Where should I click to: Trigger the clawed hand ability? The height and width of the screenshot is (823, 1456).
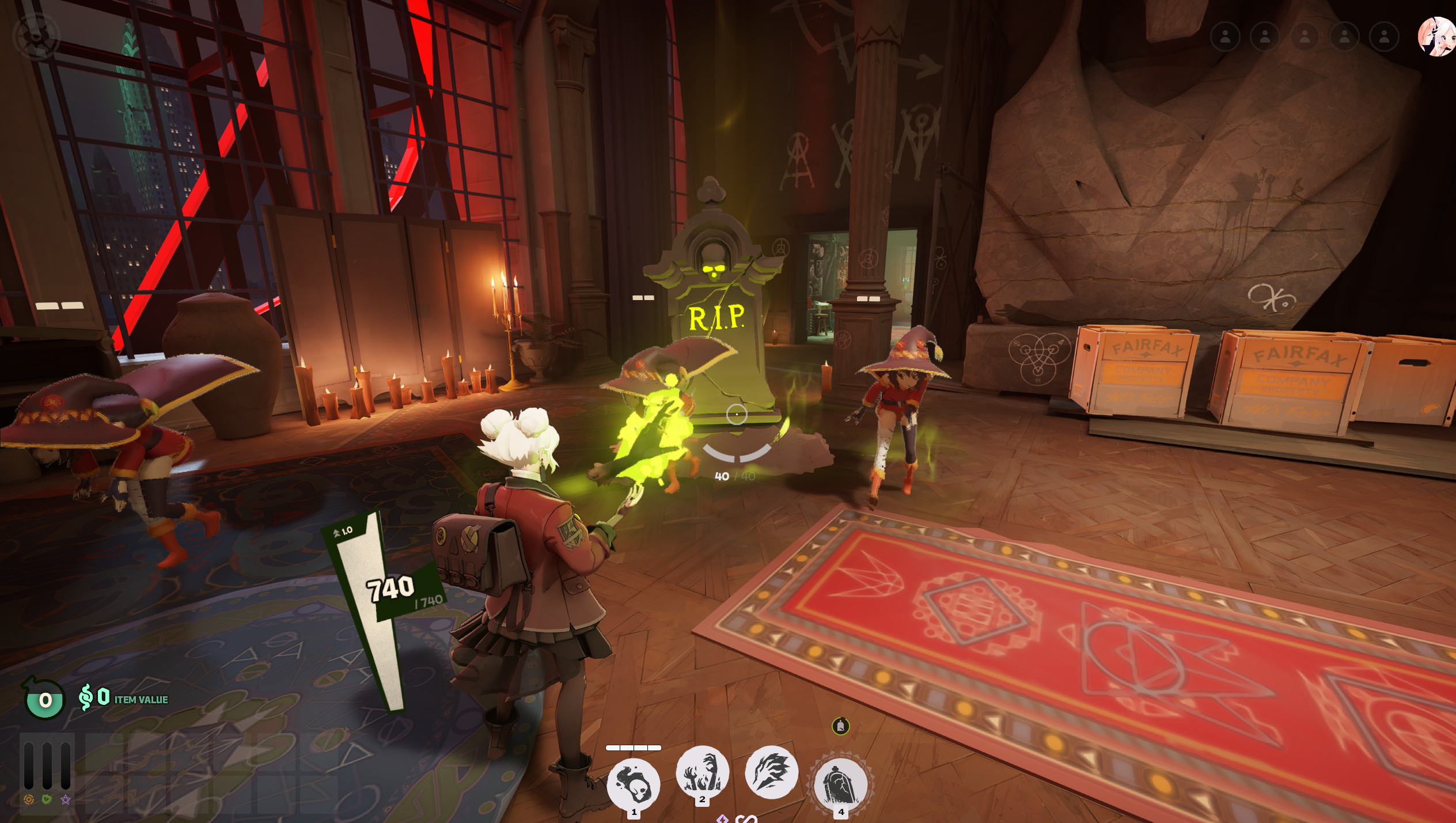(771, 772)
